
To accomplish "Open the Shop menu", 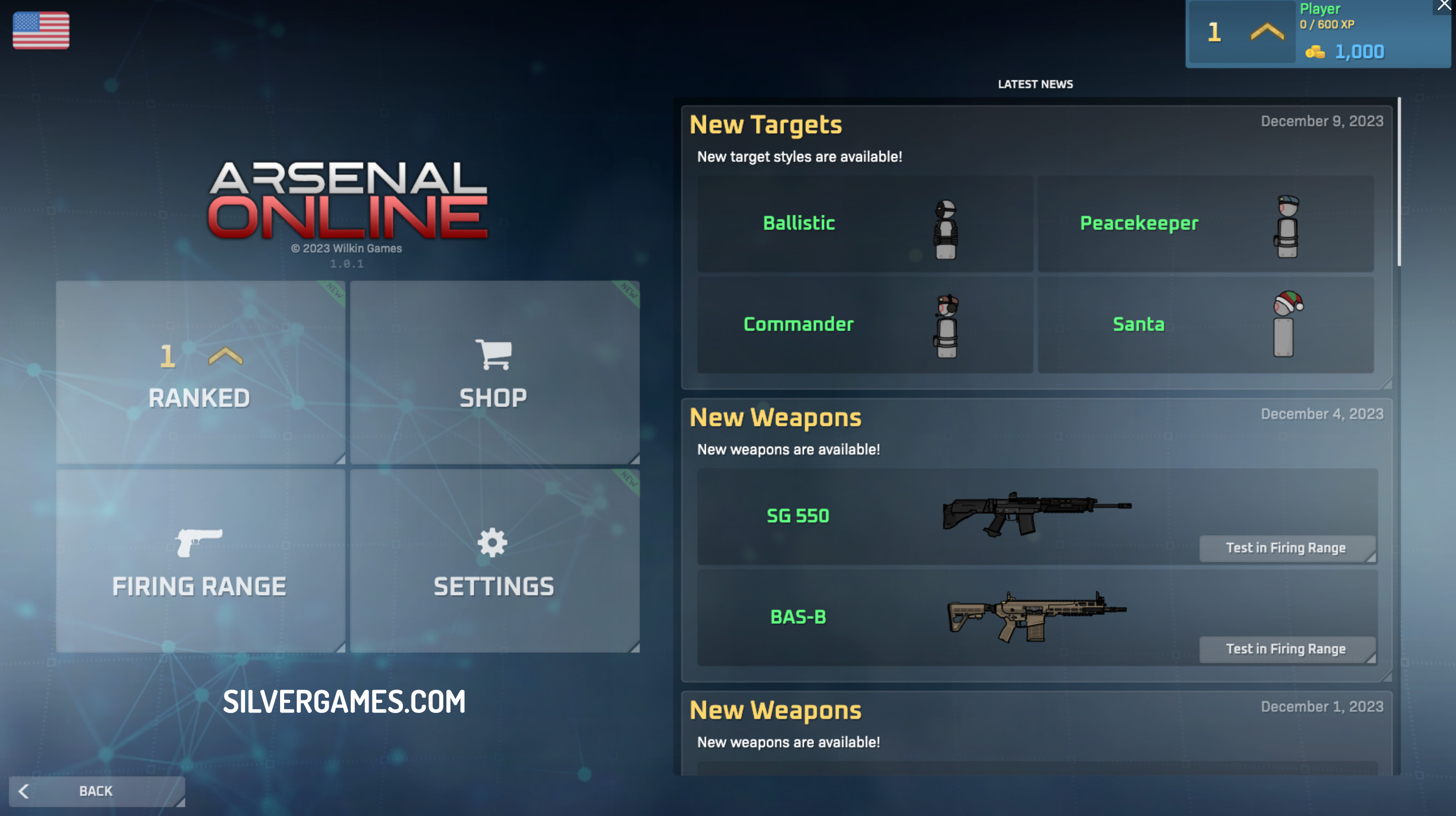I will [x=494, y=373].
